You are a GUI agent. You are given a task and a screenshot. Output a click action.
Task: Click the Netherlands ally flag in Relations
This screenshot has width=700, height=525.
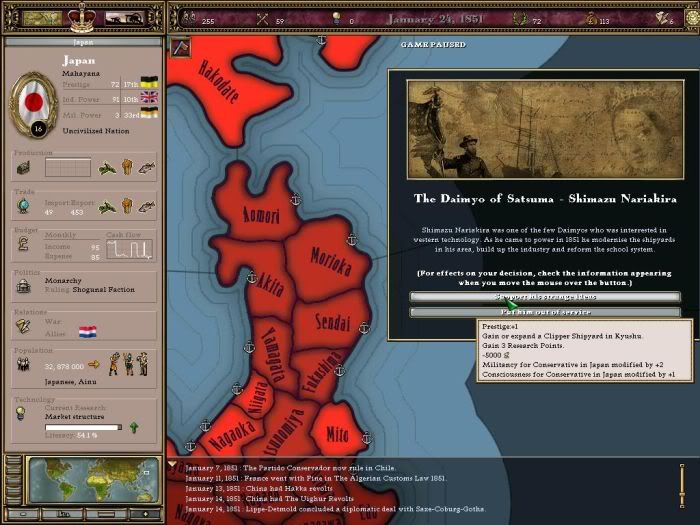87,331
